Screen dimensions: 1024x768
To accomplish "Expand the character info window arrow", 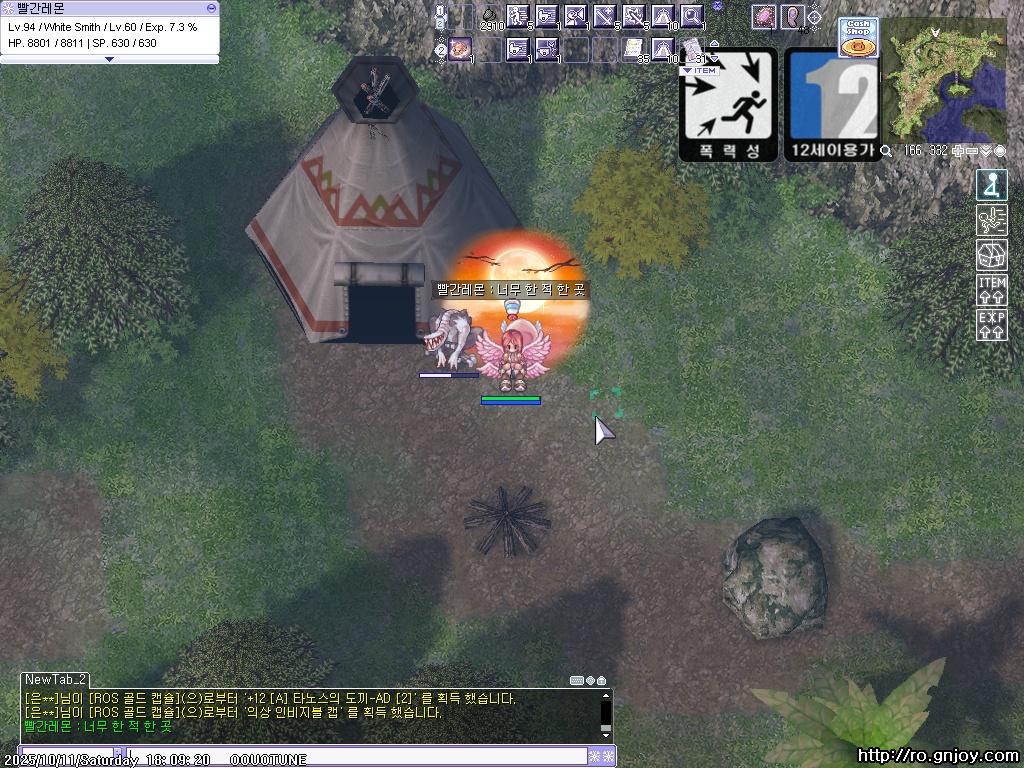I will pyautogui.click(x=109, y=59).
